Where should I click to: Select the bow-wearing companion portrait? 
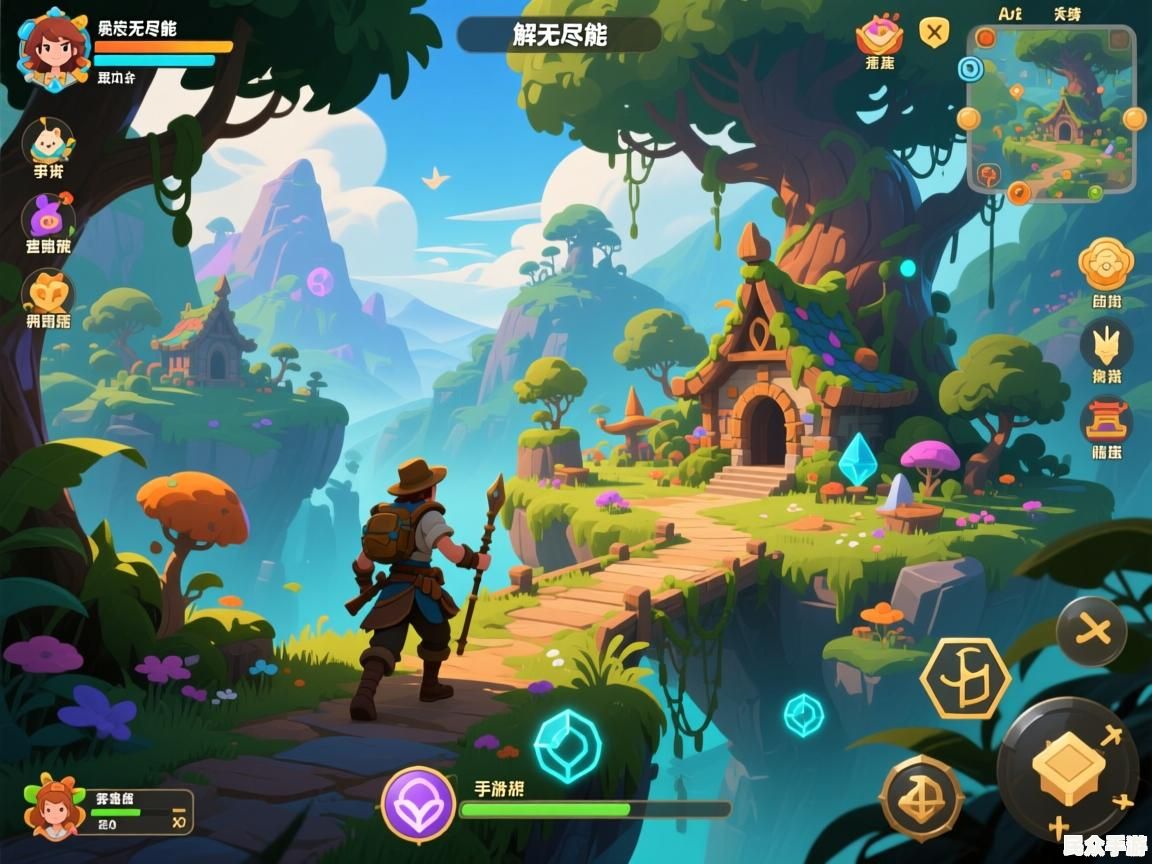pyautogui.click(x=55, y=808)
